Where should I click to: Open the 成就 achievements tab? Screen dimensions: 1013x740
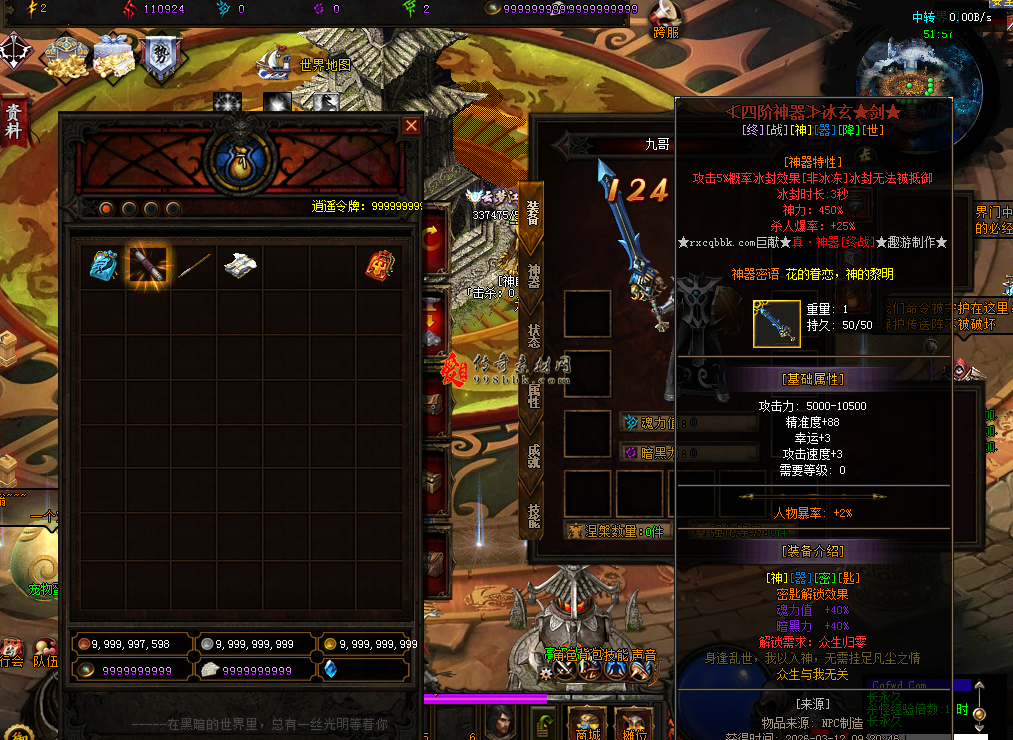tap(533, 456)
